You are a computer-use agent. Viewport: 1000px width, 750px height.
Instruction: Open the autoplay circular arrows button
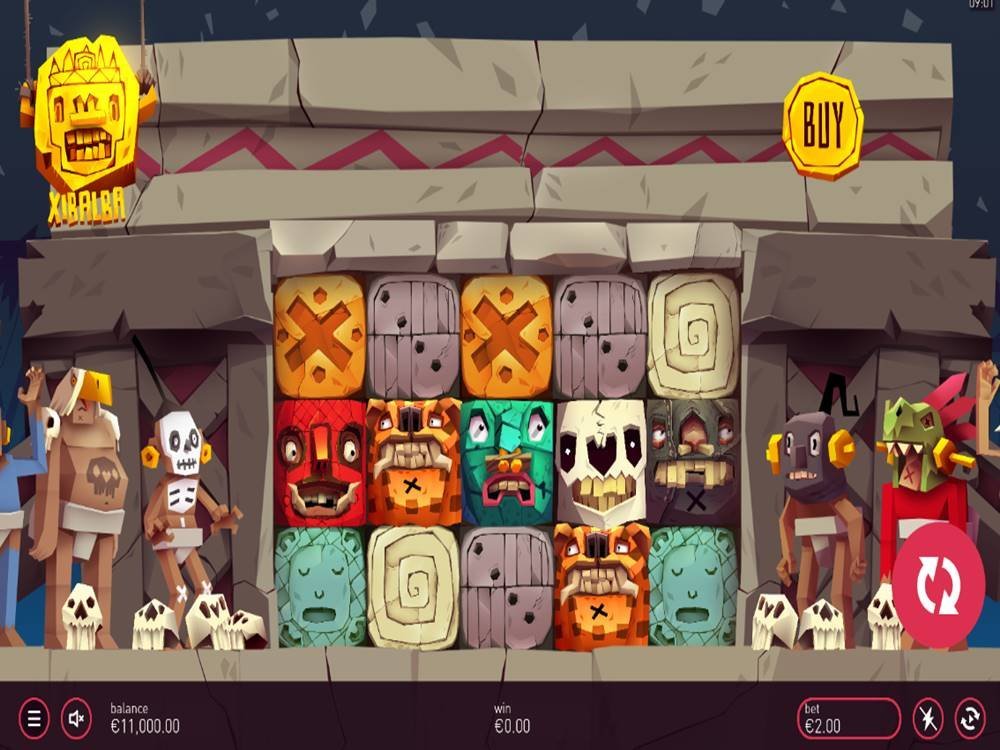tap(970, 718)
